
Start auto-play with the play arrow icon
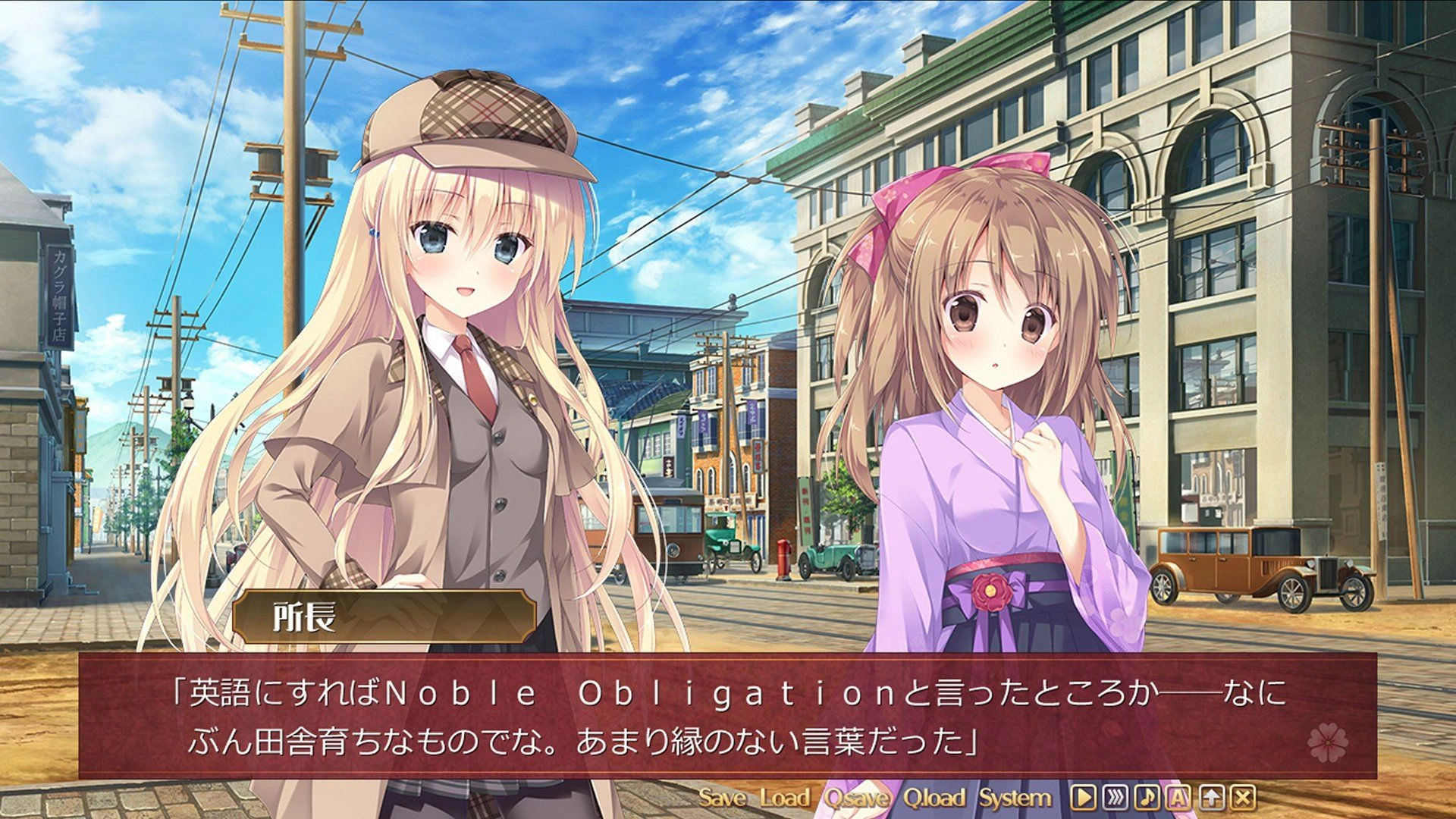[1083, 798]
